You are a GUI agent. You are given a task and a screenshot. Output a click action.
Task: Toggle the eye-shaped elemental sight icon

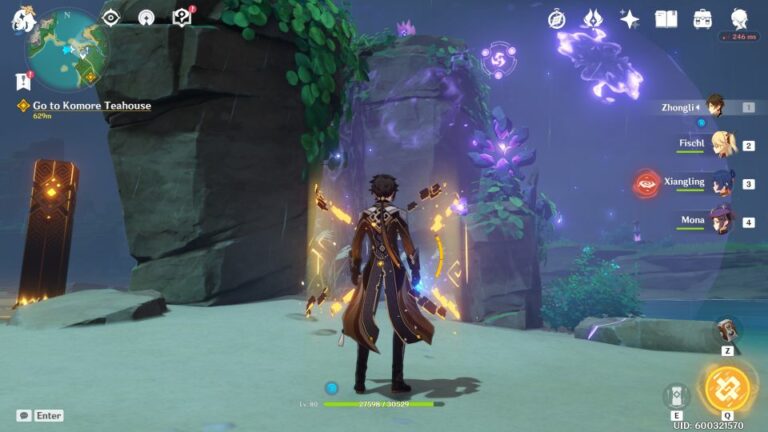tap(111, 17)
